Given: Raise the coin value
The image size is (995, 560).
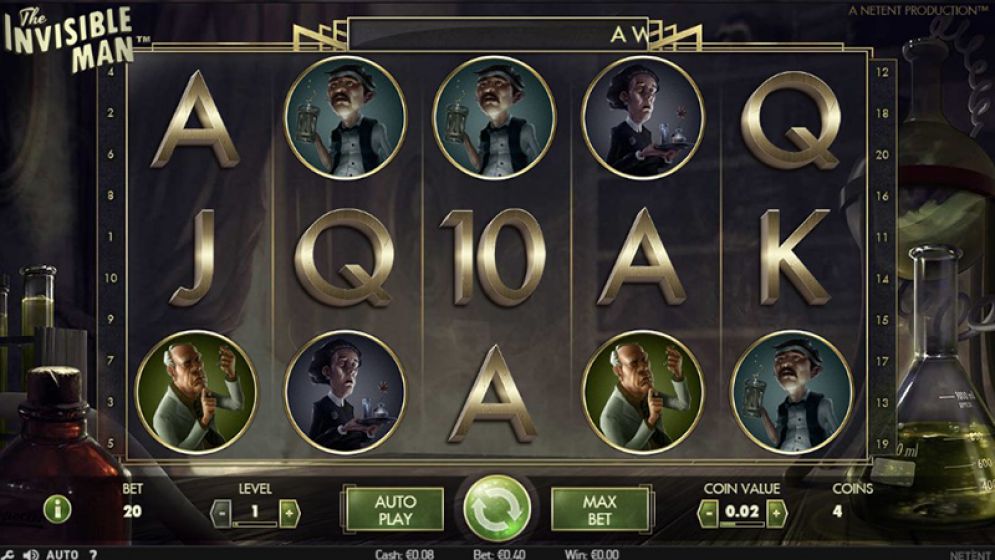Looking at the screenshot, I should pos(776,513).
